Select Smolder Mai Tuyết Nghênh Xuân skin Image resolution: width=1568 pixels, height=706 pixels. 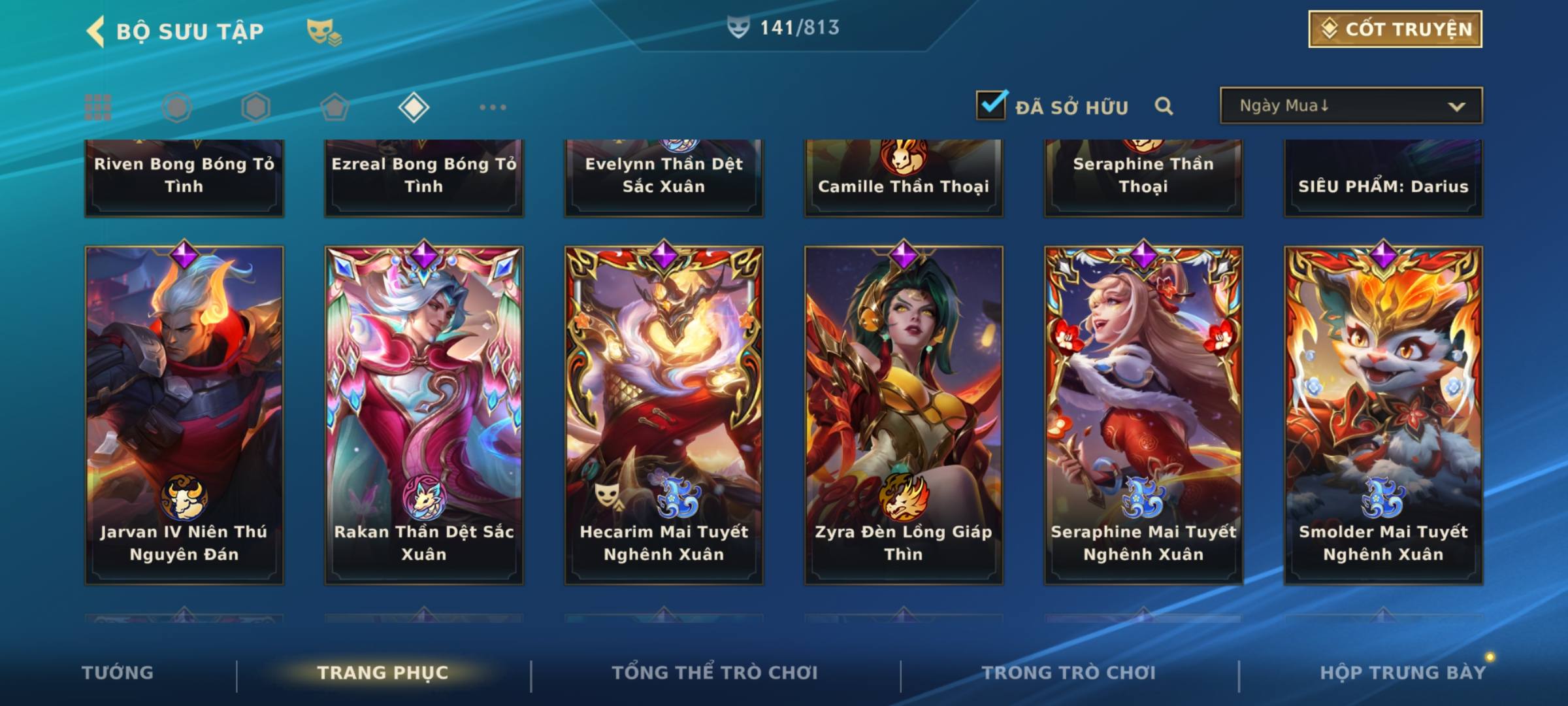(x=1383, y=414)
